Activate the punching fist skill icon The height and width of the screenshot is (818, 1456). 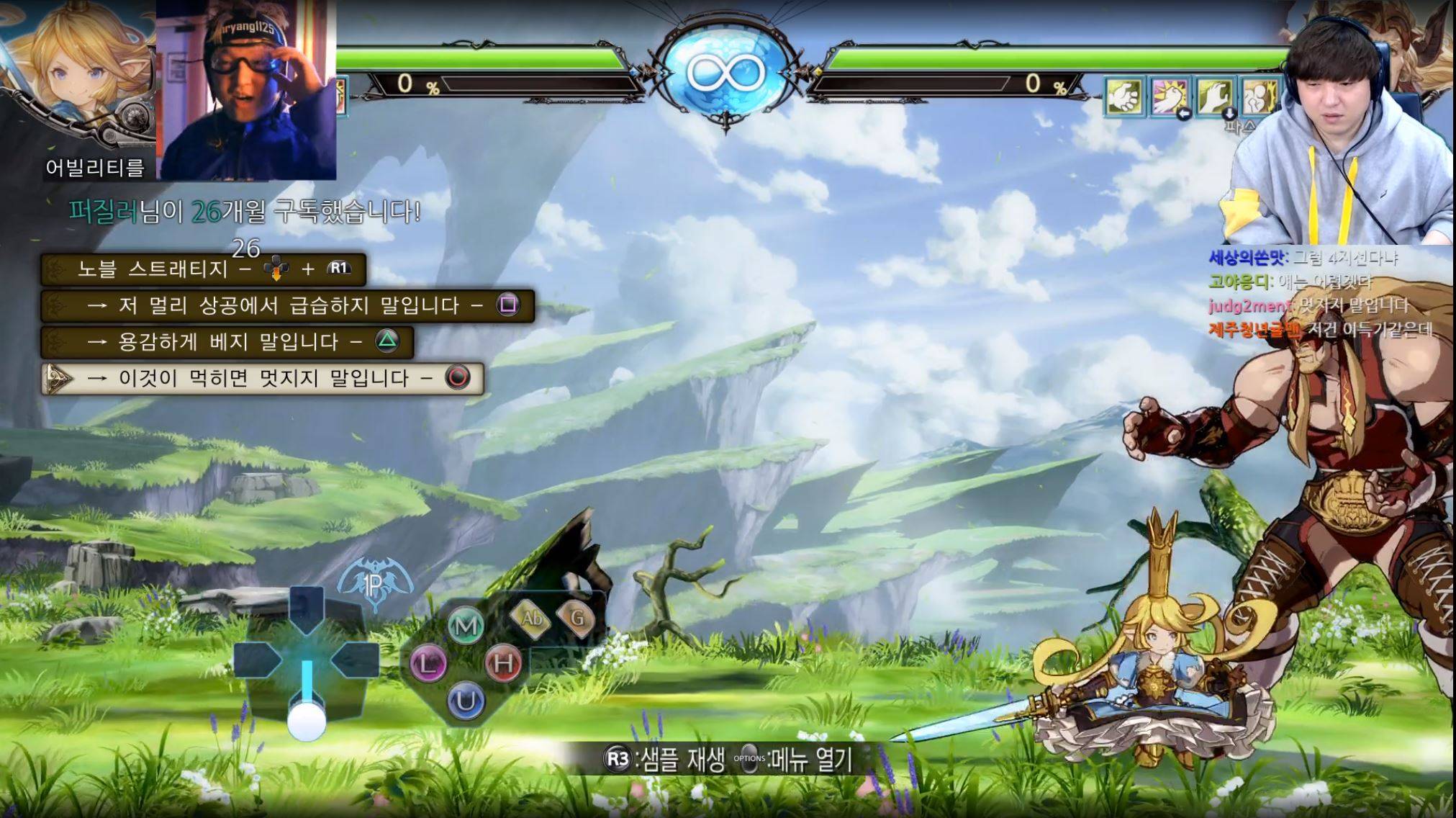coord(1170,97)
